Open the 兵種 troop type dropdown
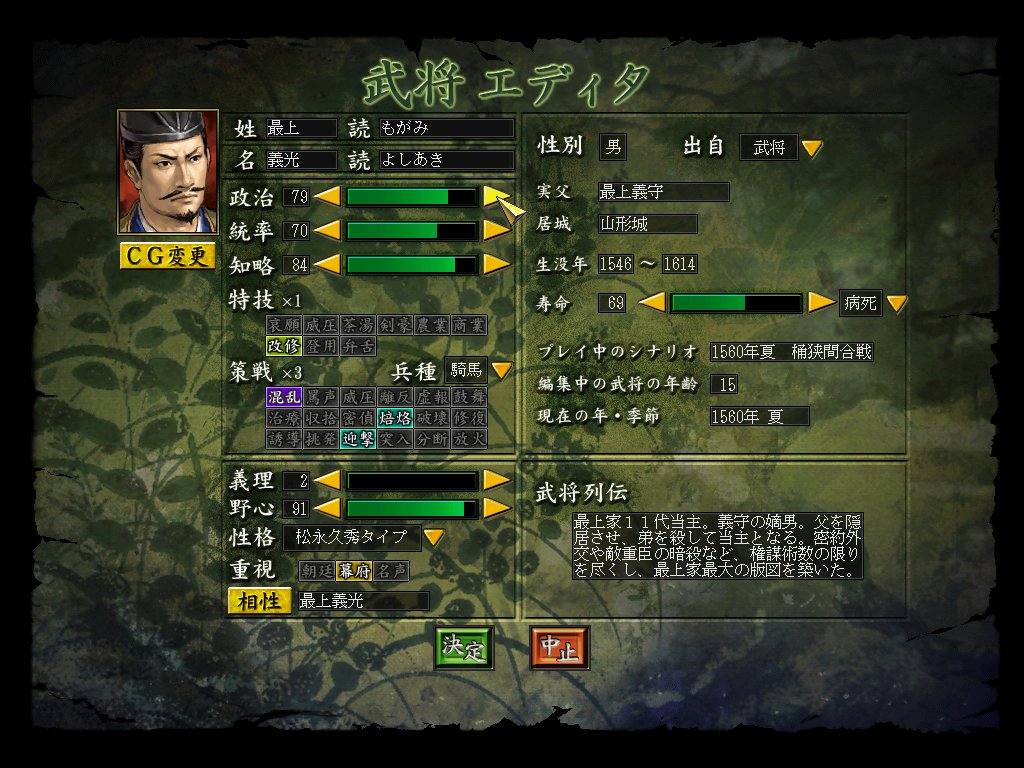Image resolution: width=1024 pixels, height=768 pixels. [501, 371]
